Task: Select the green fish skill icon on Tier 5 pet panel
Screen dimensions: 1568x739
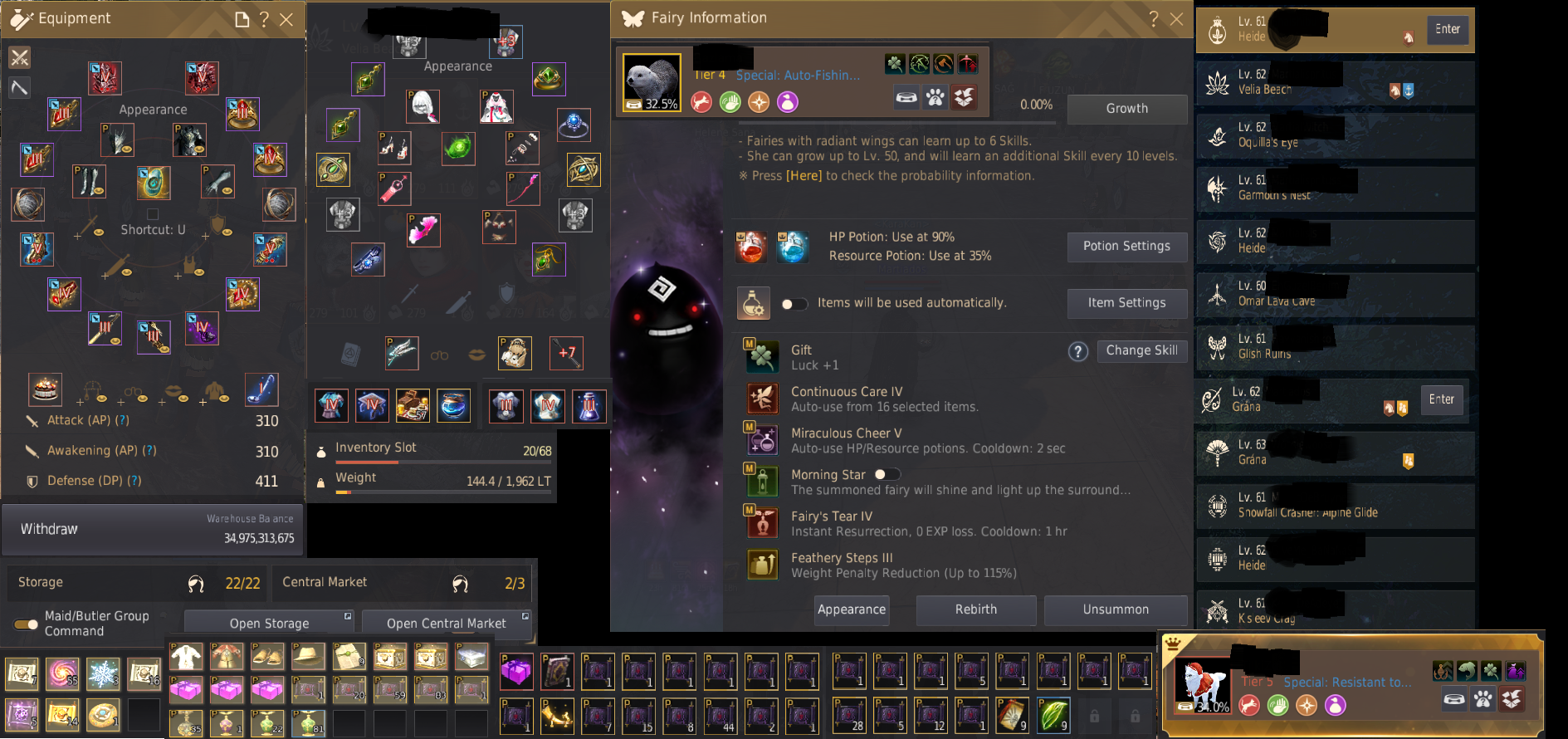Action: (1468, 673)
